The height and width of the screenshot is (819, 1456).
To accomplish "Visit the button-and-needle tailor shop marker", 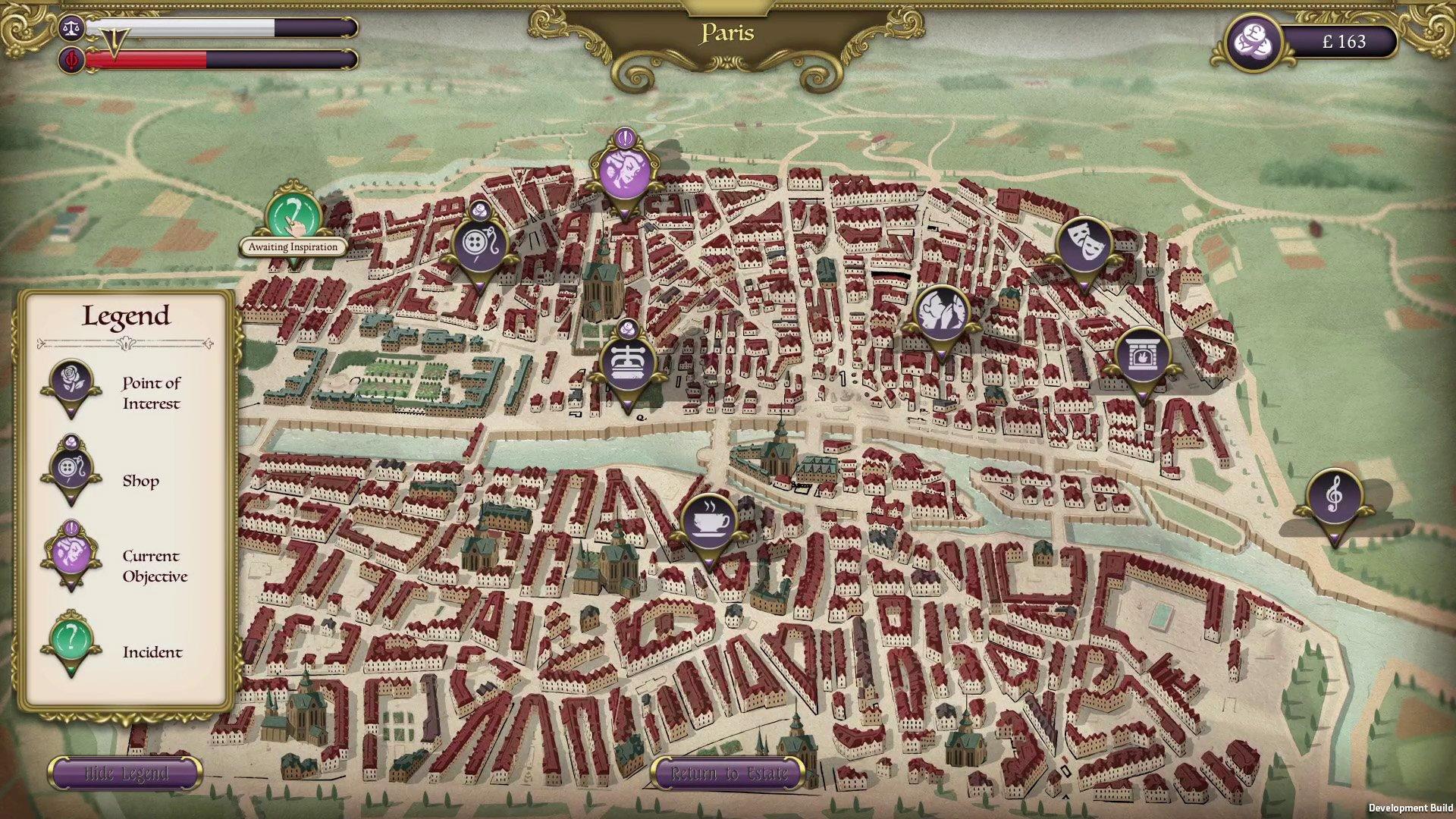I will tap(479, 244).
